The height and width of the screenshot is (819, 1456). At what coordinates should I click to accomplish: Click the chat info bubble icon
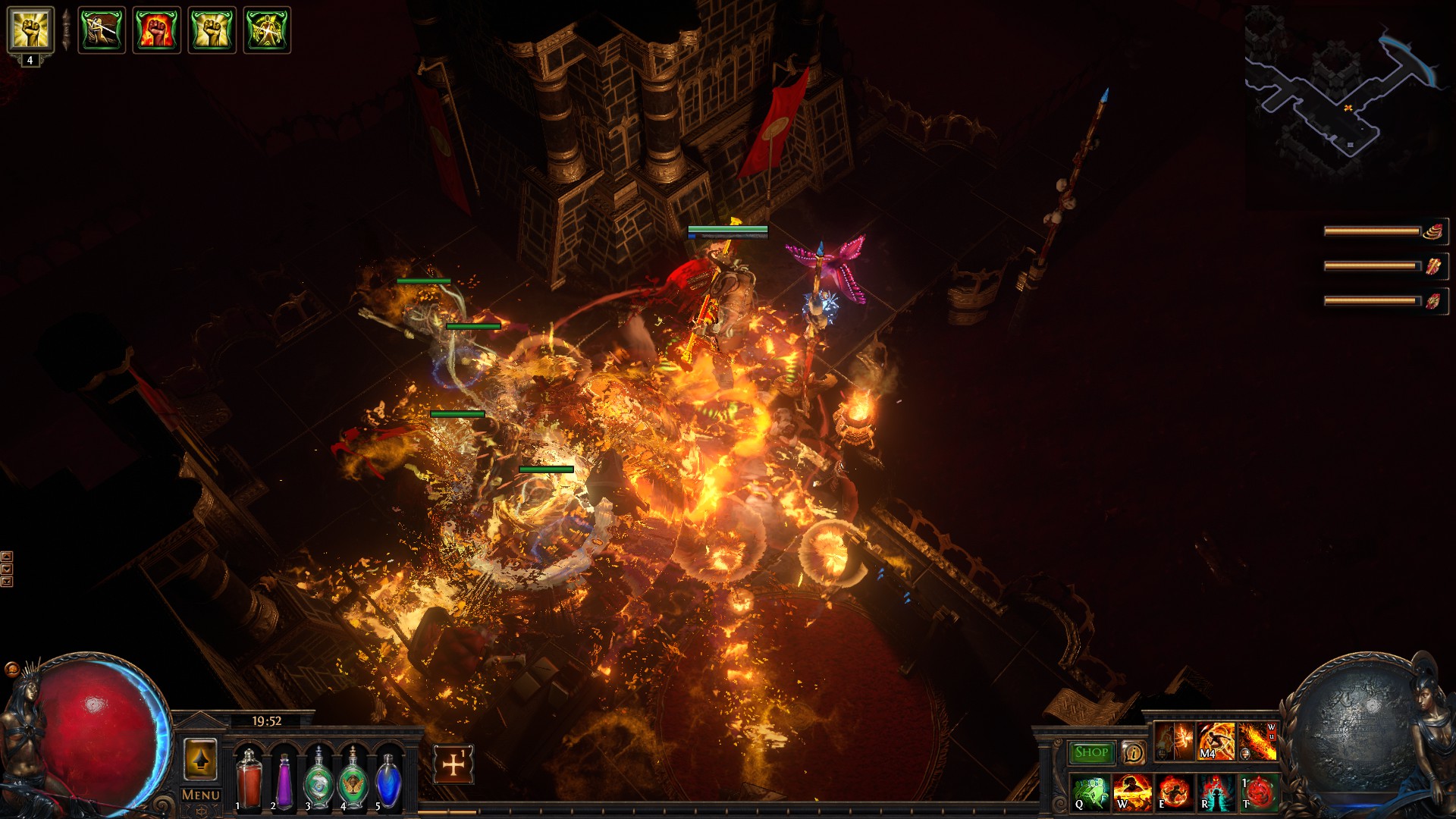click(x=1133, y=752)
